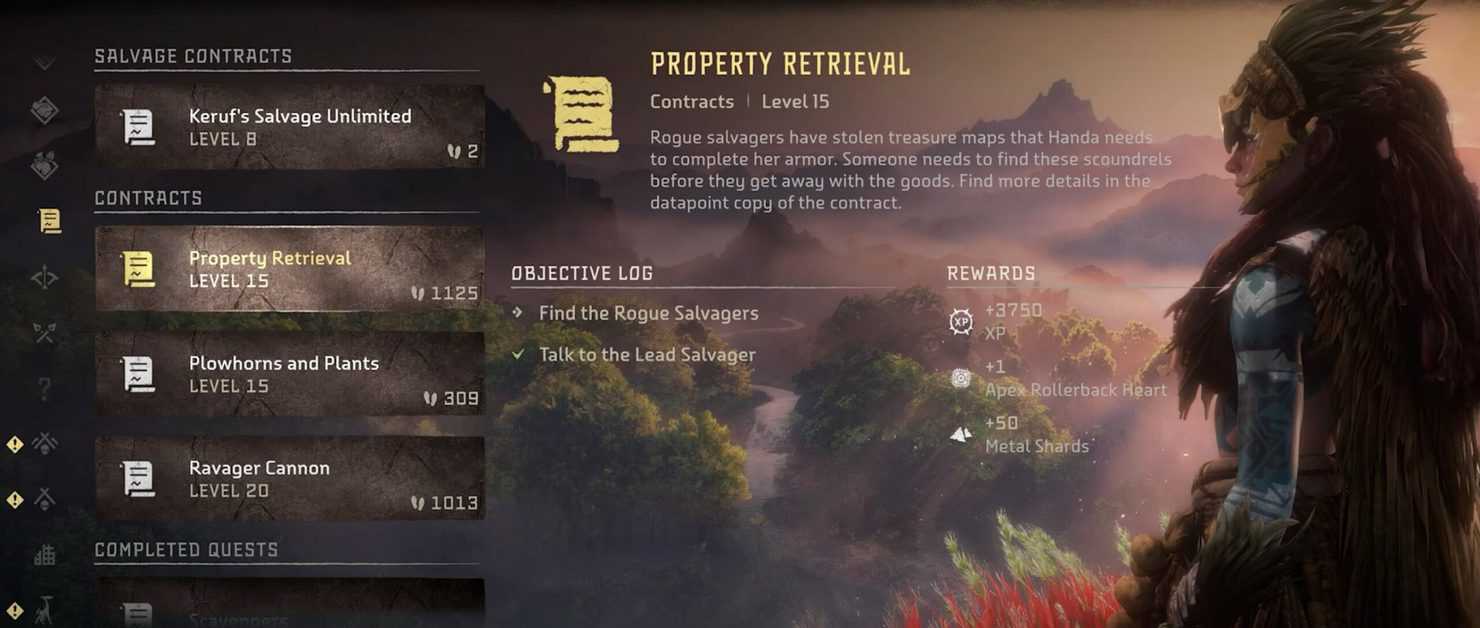Select the Ravager Cannon contract
The height and width of the screenshot is (628, 1480).
point(289,478)
